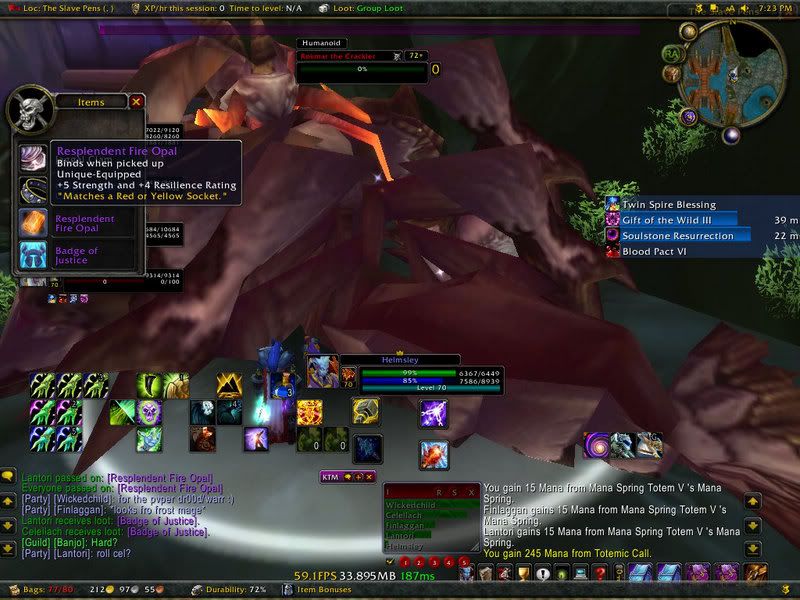800x600 pixels.
Task: Open the circular minimap
Action: (x=730, y=68)
